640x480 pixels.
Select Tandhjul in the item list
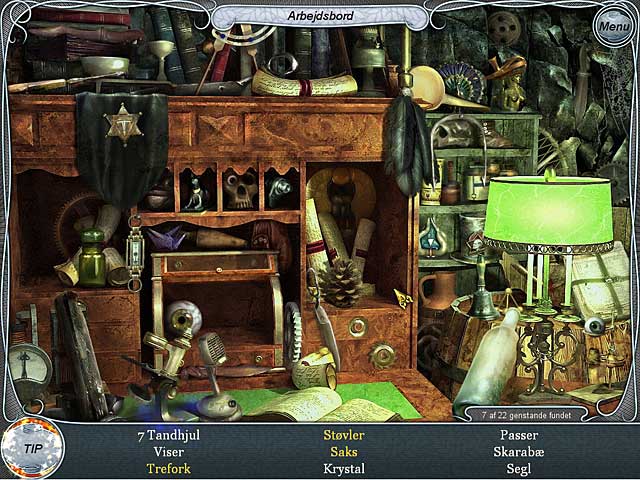(x=168, y=436)
